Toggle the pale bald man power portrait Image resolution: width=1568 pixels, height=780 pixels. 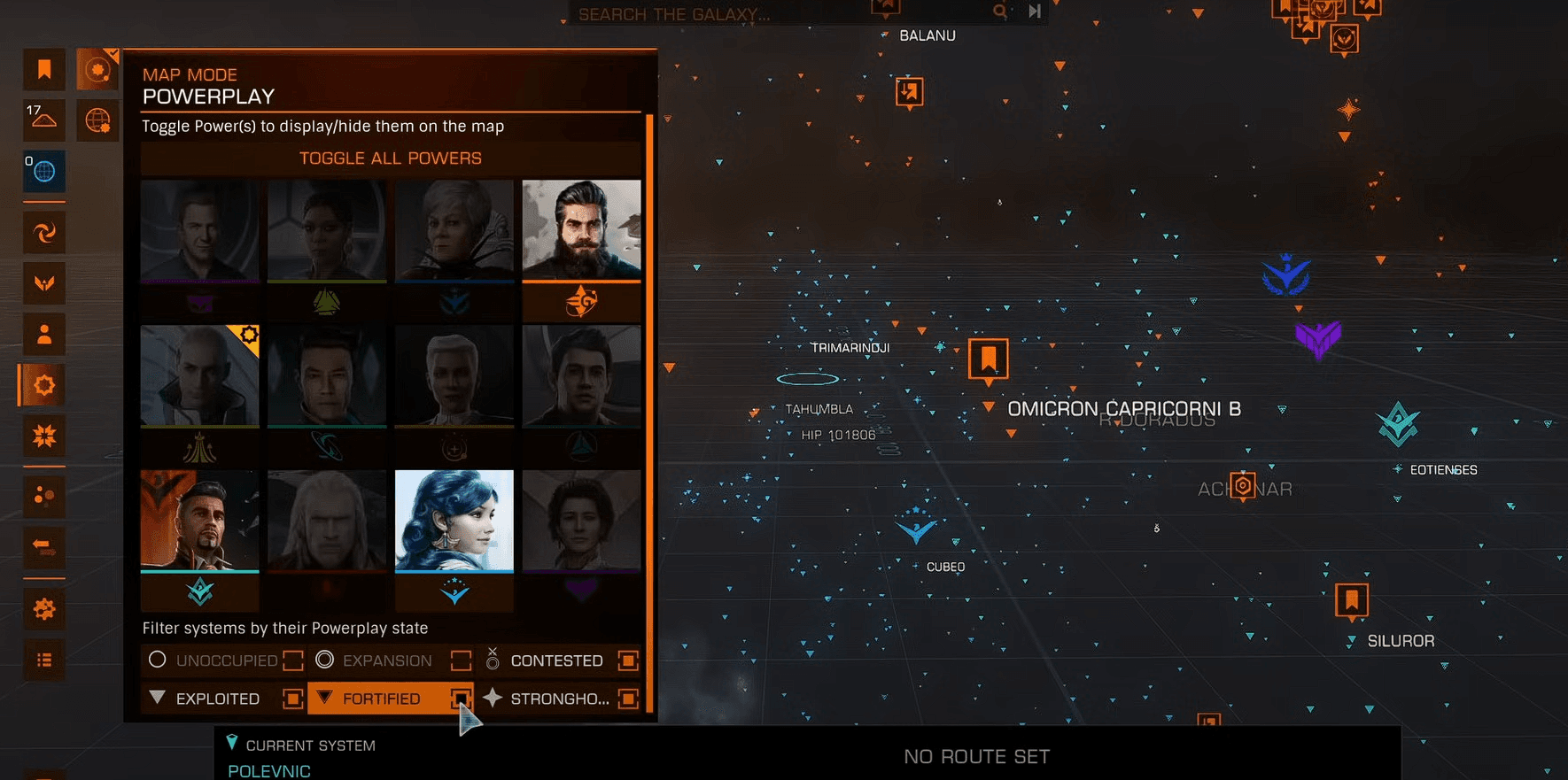coord(199,376)
